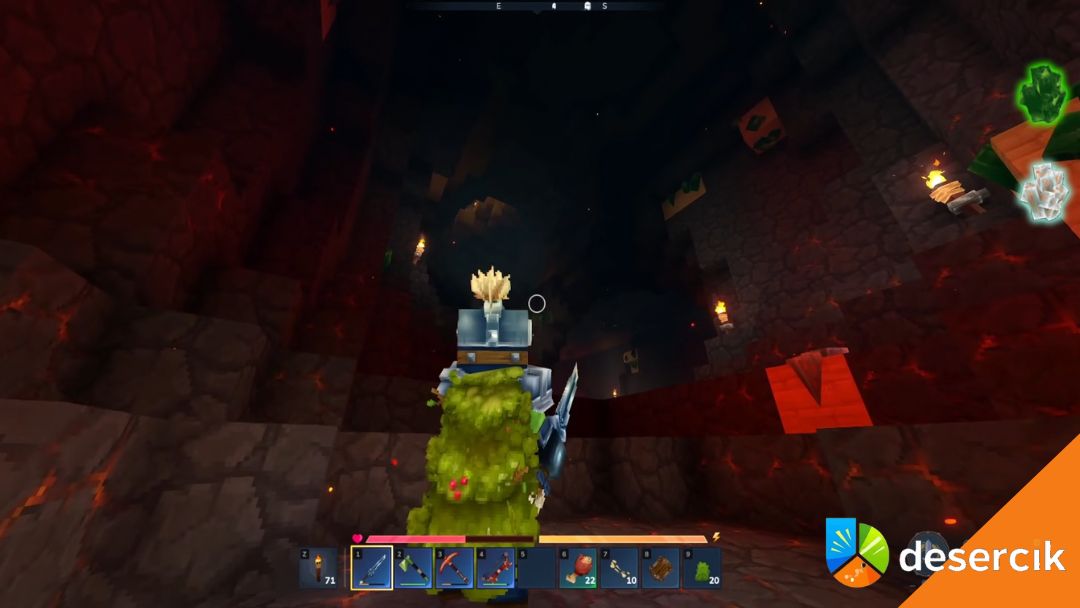Choose the green moss stack of 20
1080x608 pixels.
(x=700, y=568)
